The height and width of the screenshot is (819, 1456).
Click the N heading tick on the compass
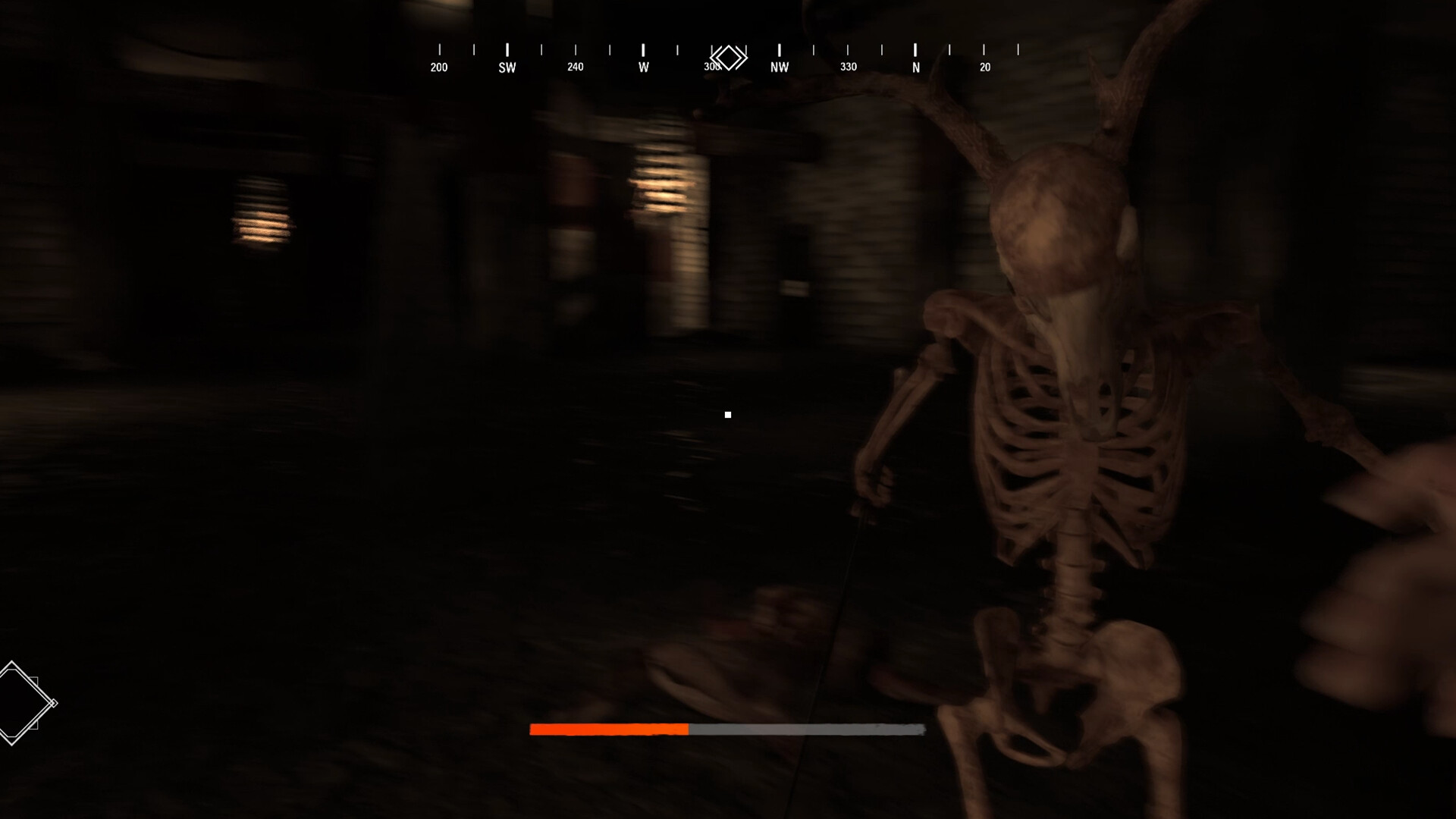point(915,50)
